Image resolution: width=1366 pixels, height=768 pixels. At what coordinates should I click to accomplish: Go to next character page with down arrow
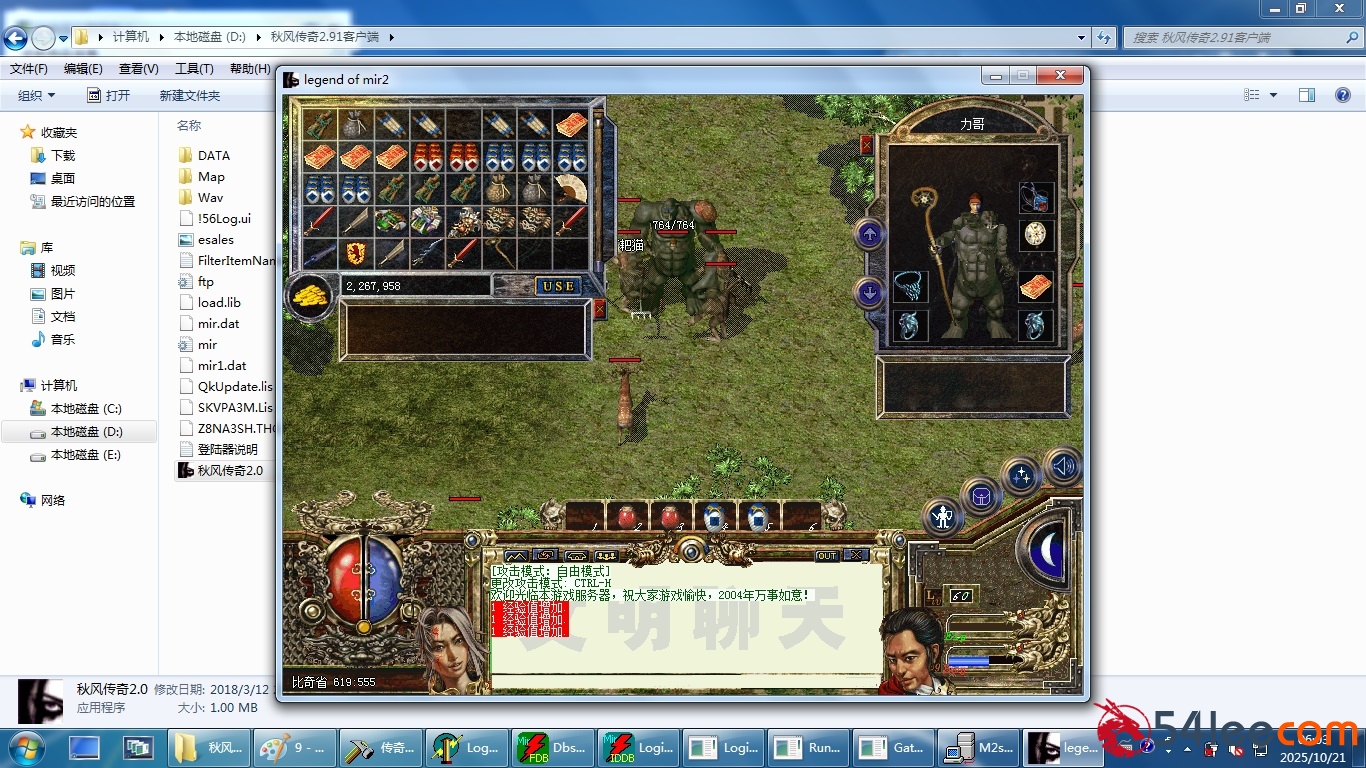[869, 293]
